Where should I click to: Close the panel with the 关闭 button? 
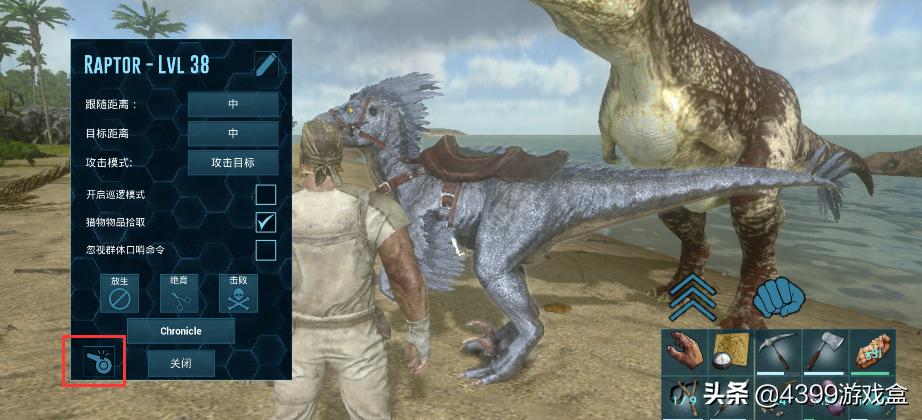pos(181,363)
